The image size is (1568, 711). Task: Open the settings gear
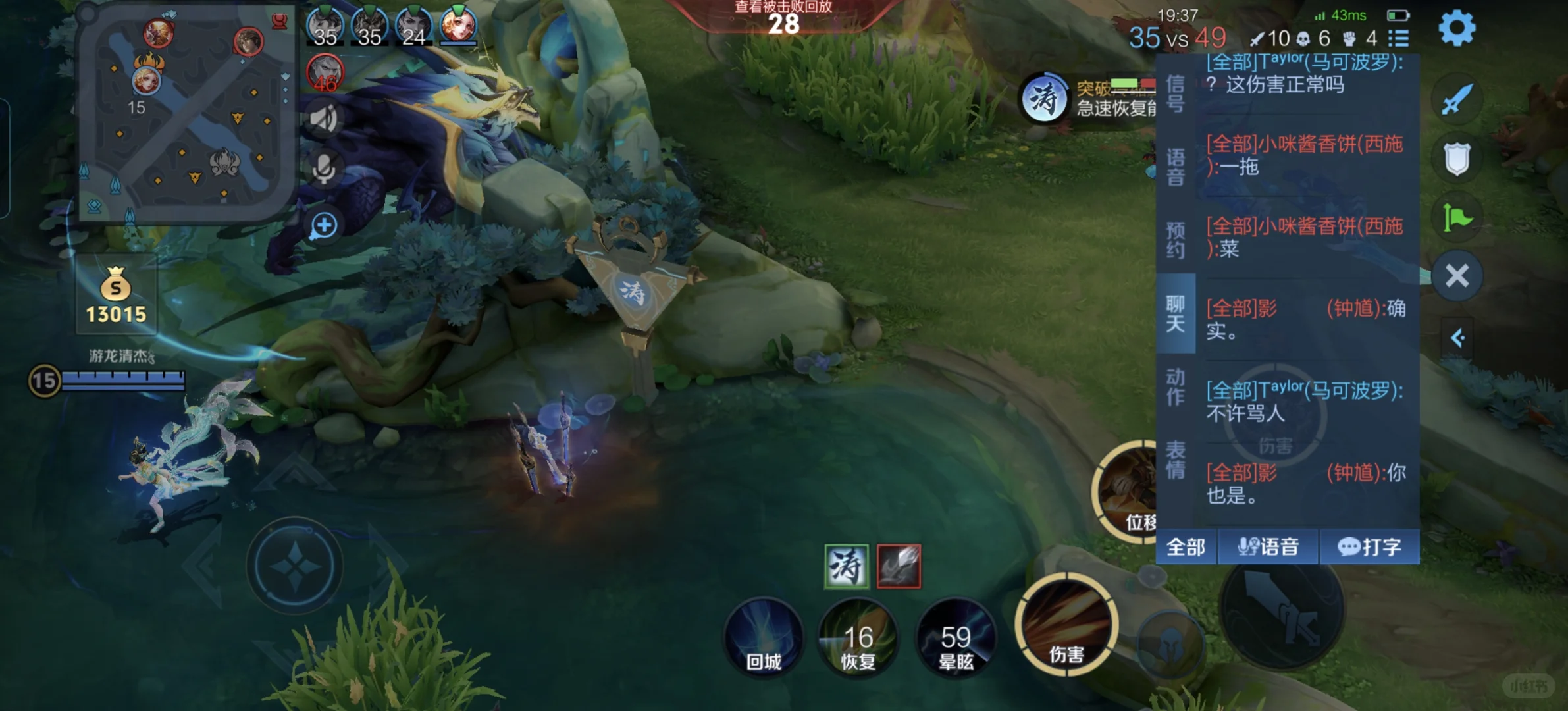pyautogui.click(x=1457, y=28)
